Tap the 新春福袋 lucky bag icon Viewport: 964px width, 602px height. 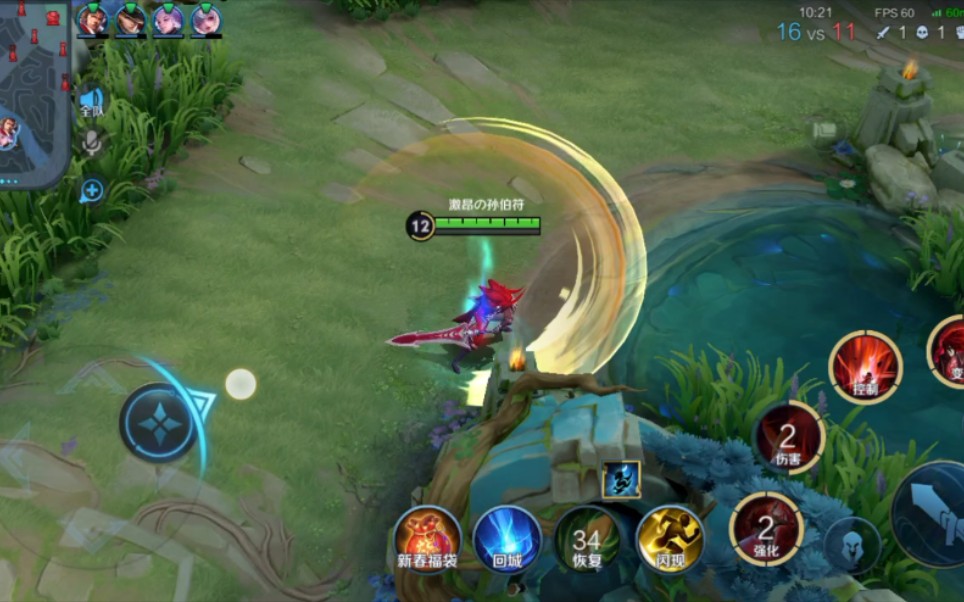pyautogui.click(x=427, y=540)
